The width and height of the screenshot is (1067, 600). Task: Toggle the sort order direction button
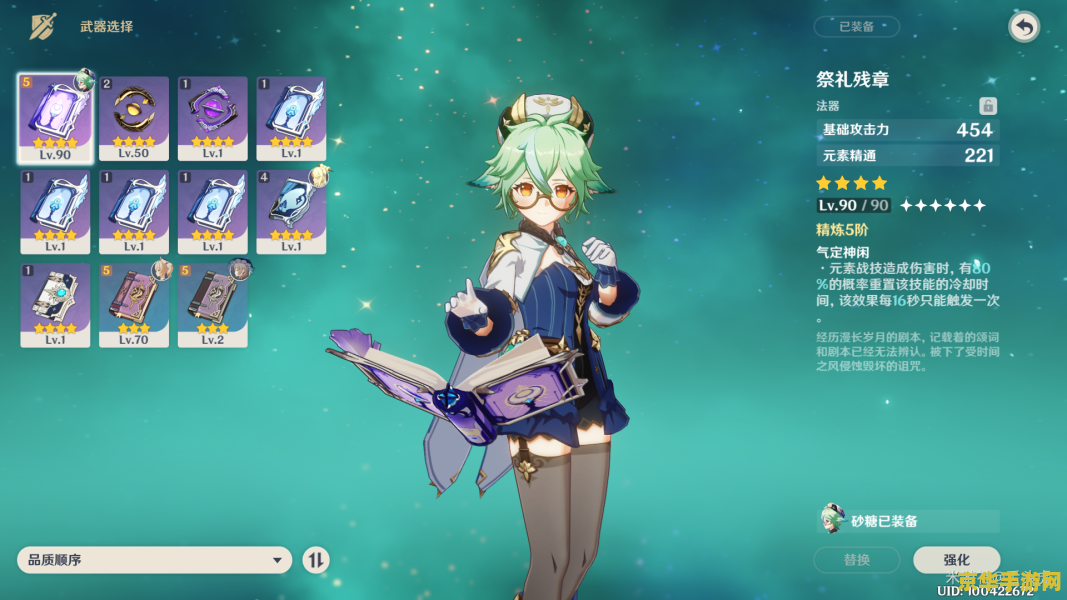pos(316,560)
